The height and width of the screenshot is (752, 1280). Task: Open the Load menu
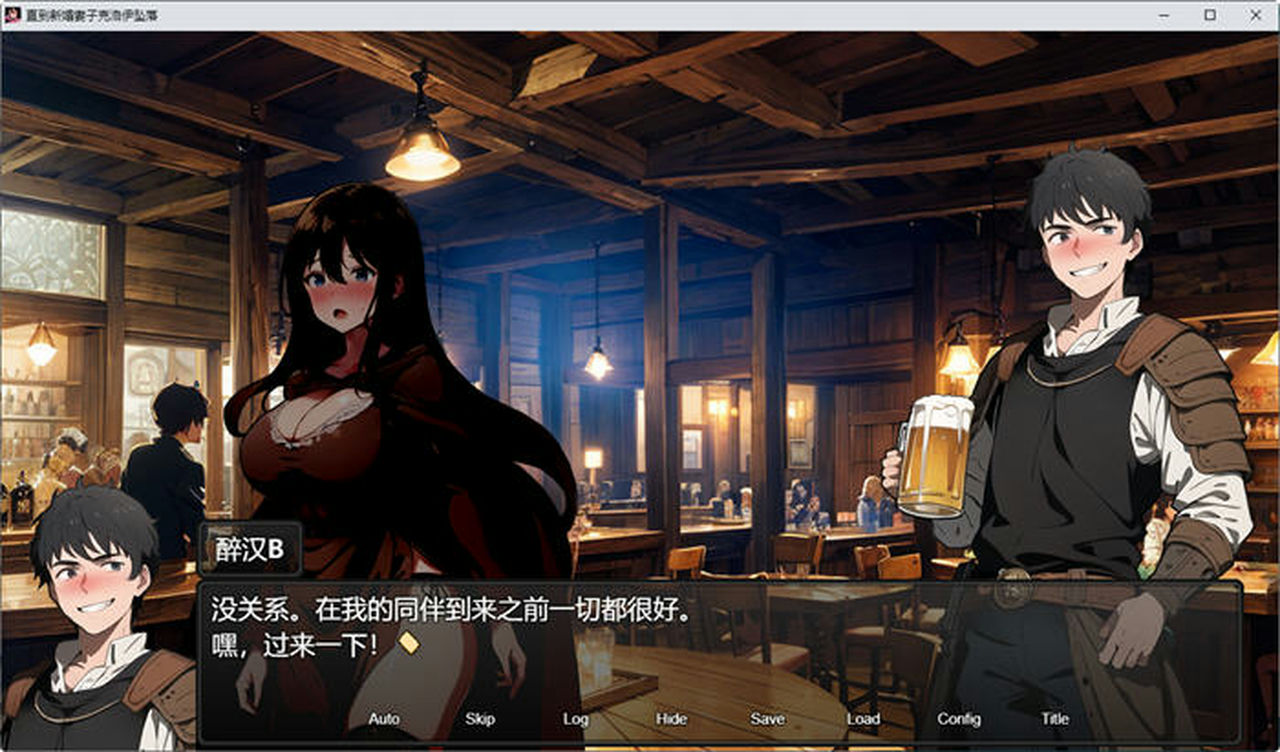click(x=861, y=719)
